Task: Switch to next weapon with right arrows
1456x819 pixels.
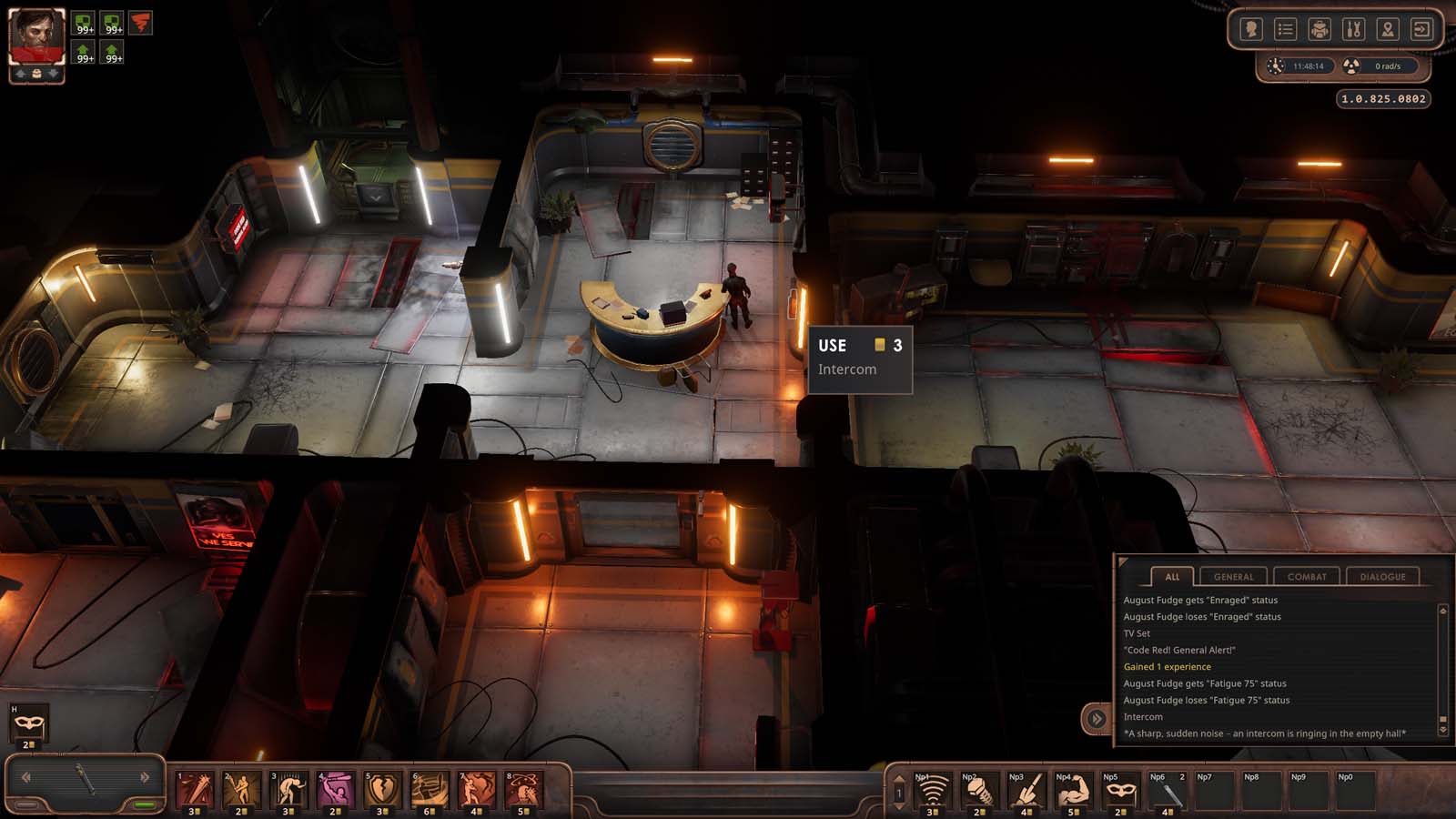Action: [145, 777]
